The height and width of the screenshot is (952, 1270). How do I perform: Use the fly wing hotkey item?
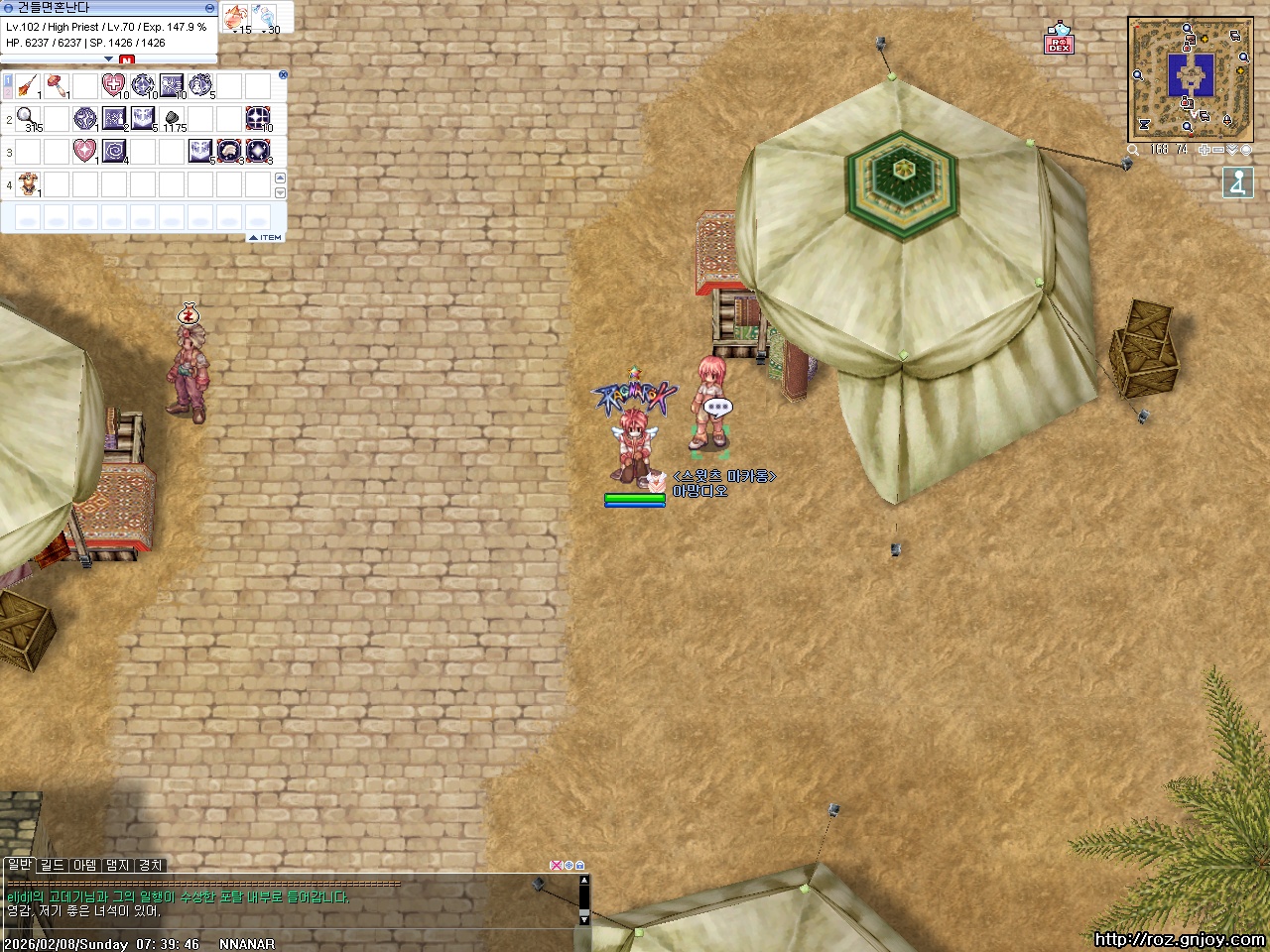pos(27,86)
